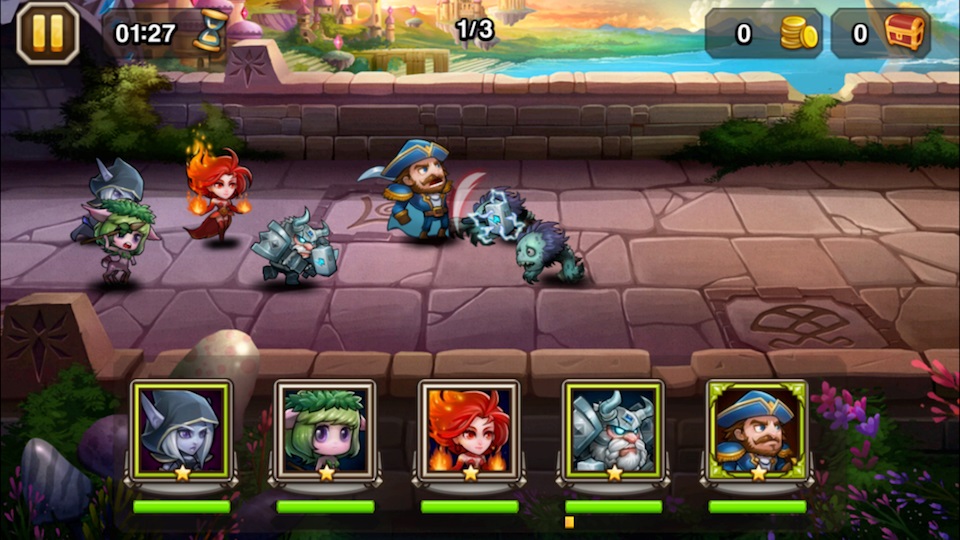Trigger the fire-haired sorceress hero skill
The height and width of the screenshot is (540, 960).
[x=469, y=430]
